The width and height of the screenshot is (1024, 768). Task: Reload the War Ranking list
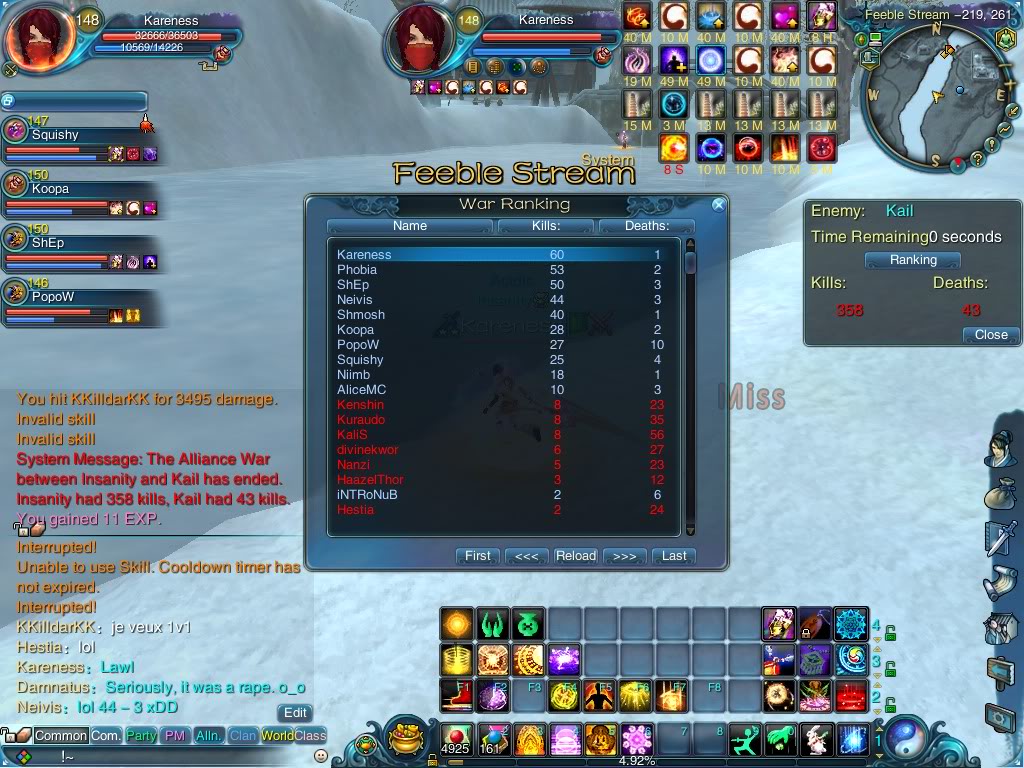(x=576, y=556)
